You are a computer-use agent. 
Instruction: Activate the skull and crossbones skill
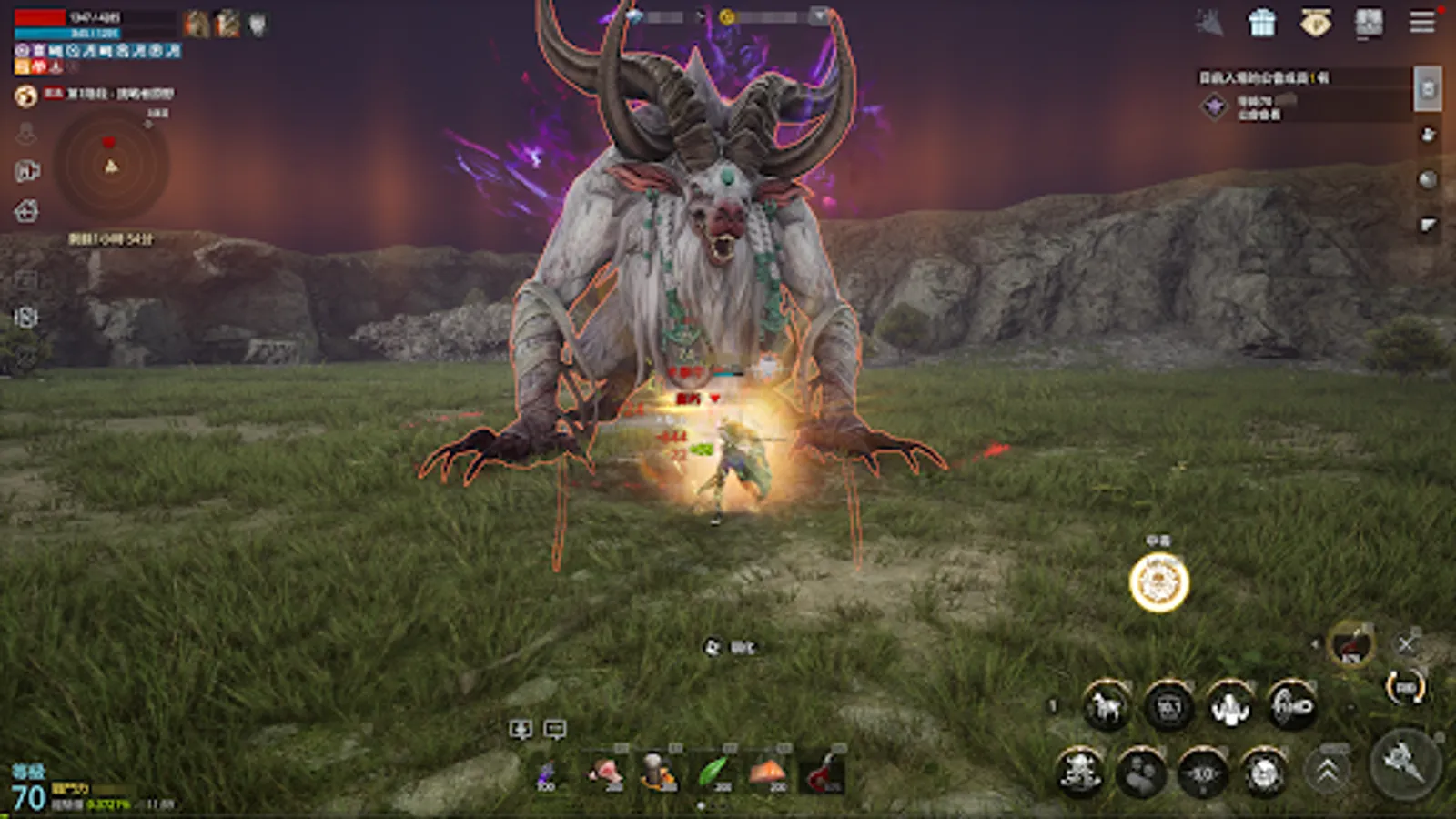1080,773
